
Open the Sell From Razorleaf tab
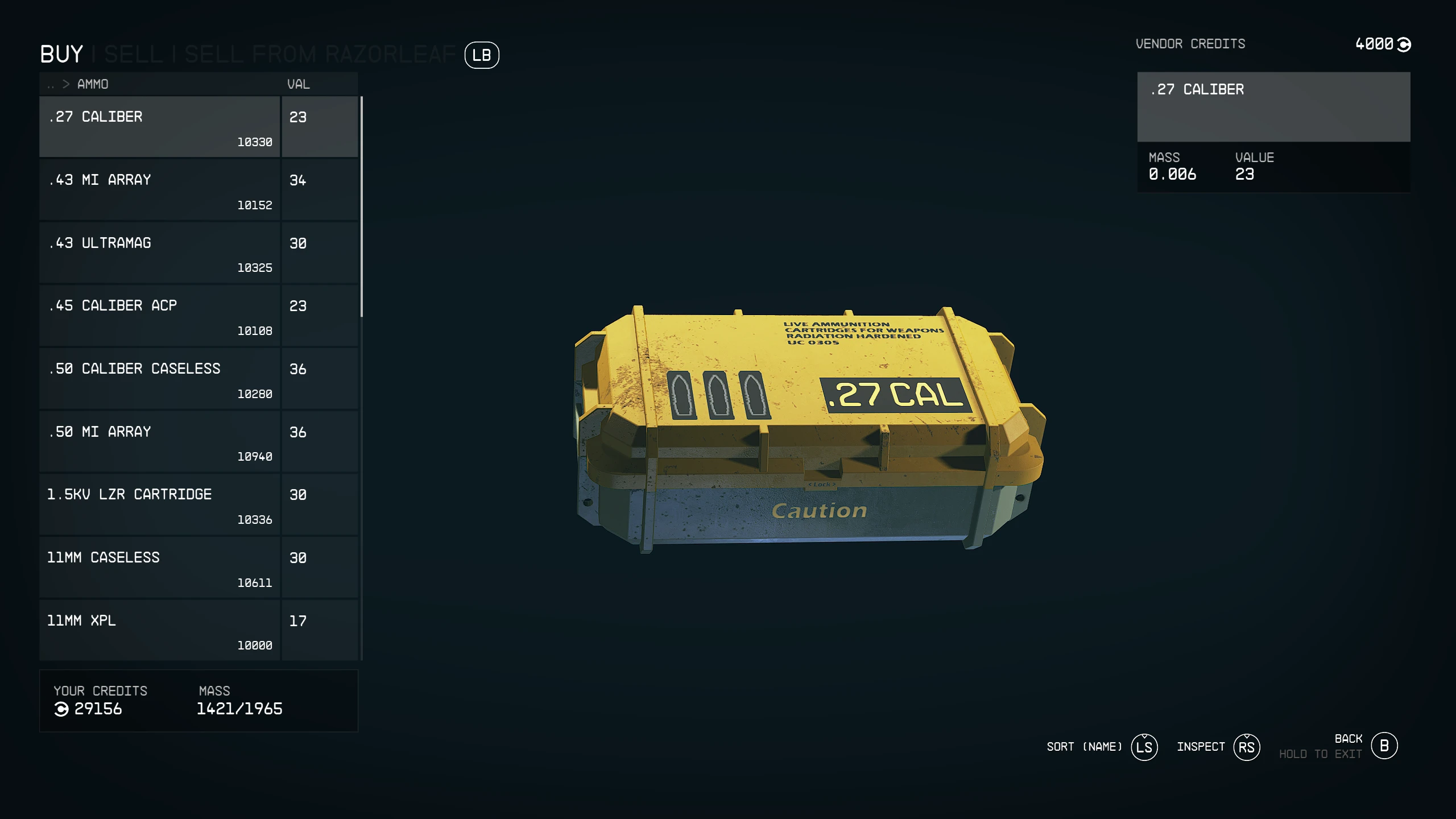tap(320, 55)
